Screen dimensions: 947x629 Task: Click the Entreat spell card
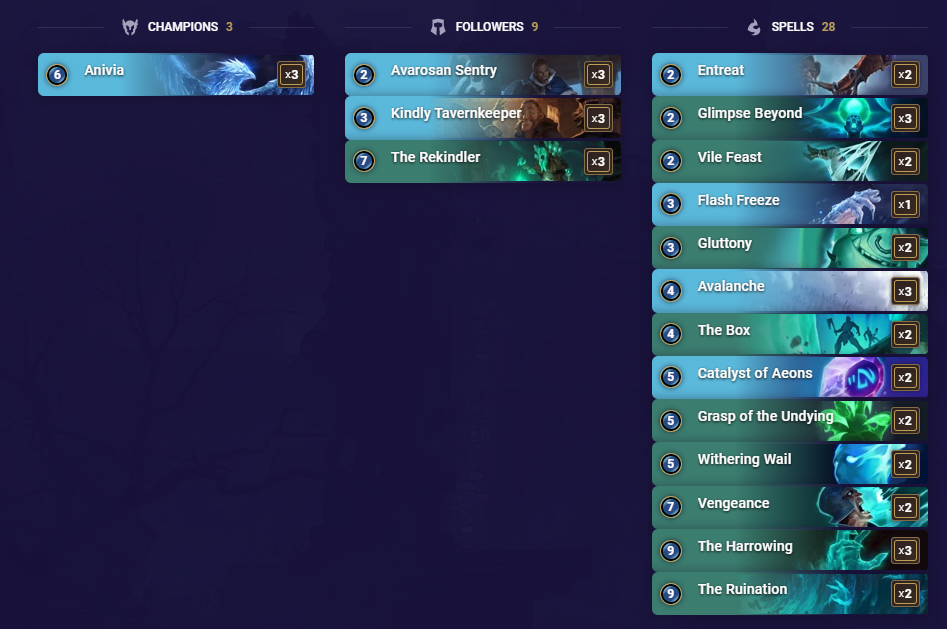pos(789,75)
